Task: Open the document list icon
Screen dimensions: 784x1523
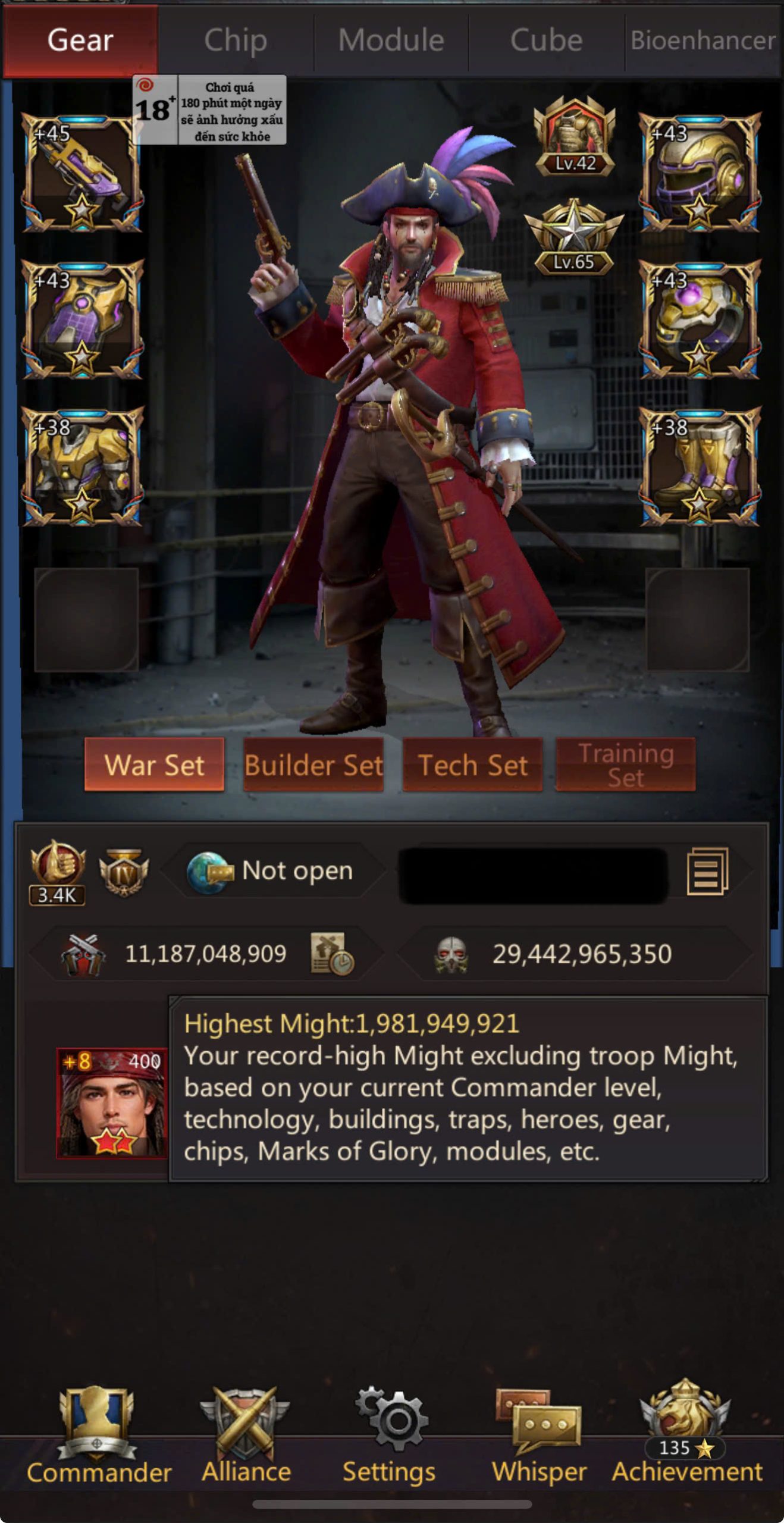Action: (707, 871)
